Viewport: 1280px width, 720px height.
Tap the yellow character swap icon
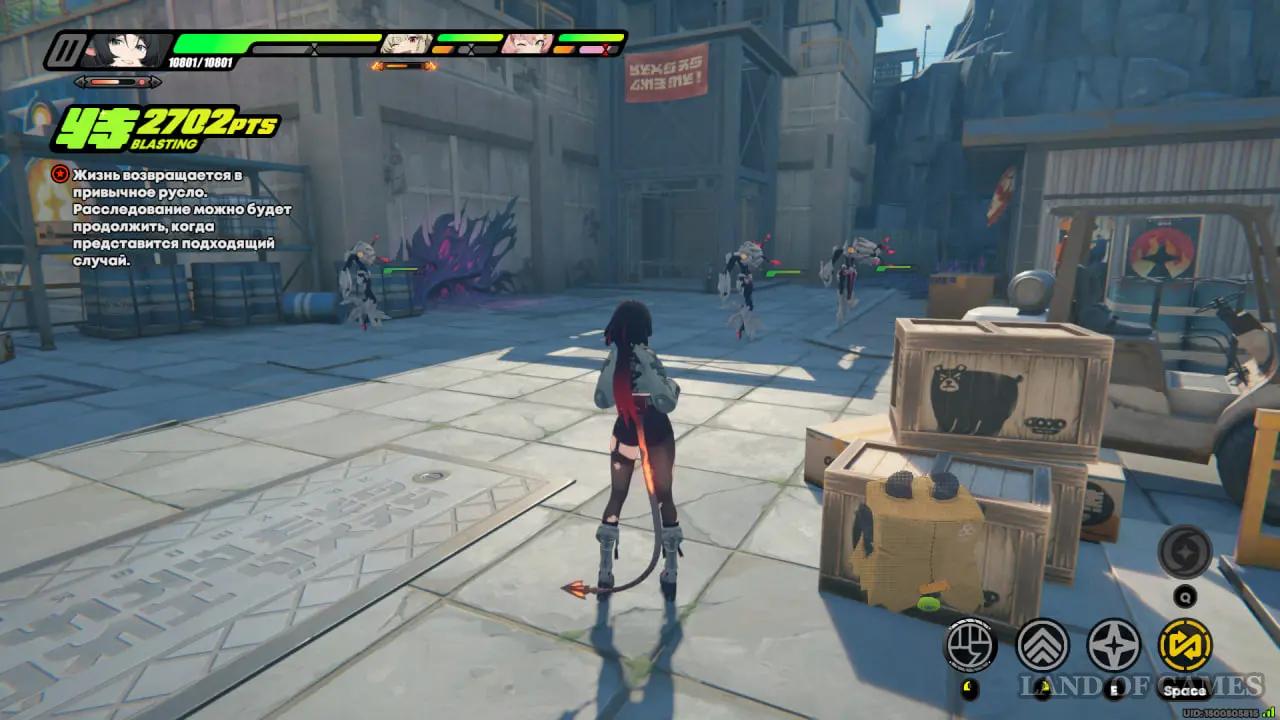pyautogui.click(x=1185, y=645)
